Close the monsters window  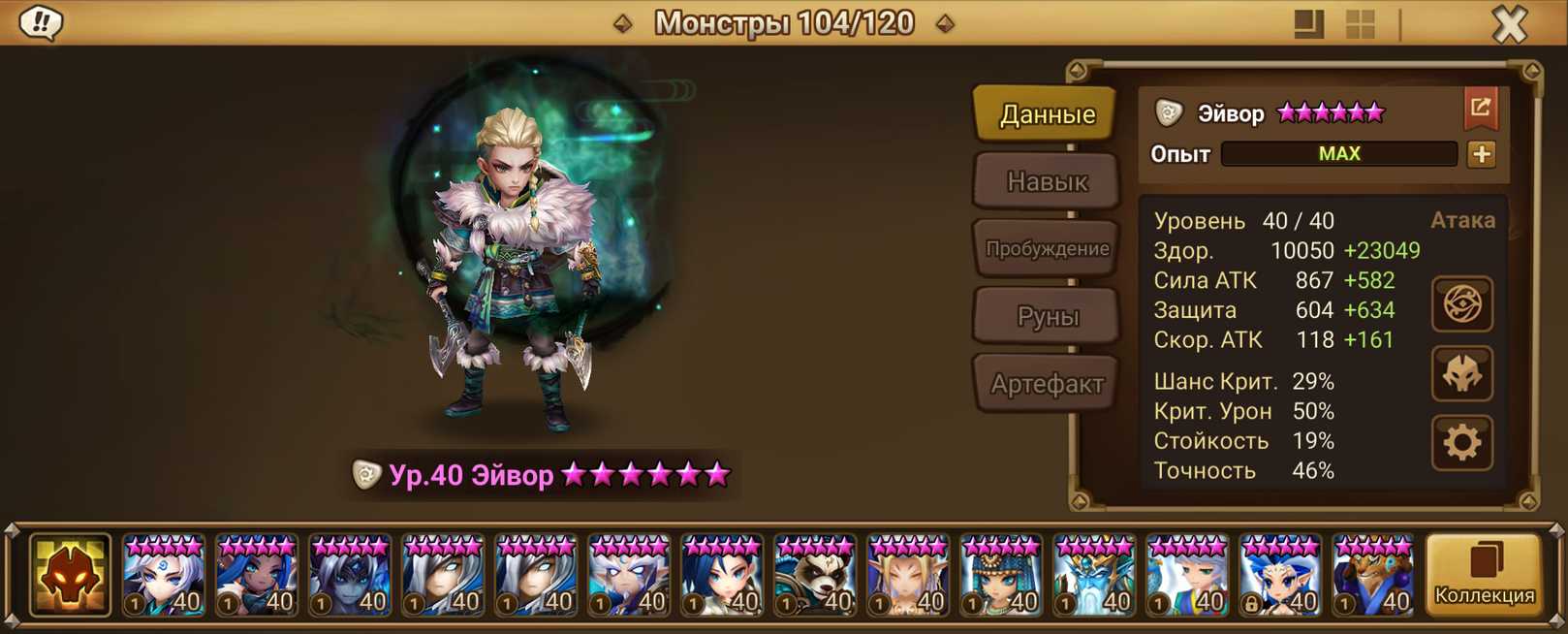(x=1509, y=23)
